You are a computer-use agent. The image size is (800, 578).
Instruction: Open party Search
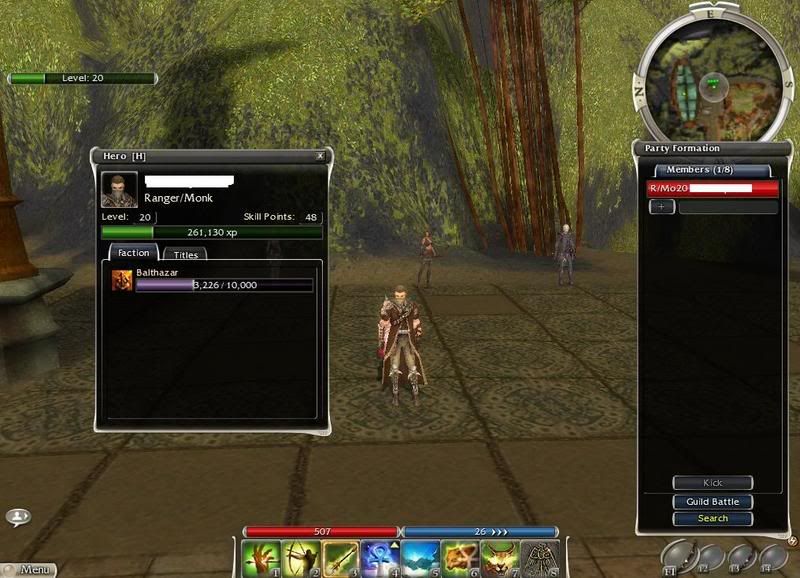click(x=712, y=518)
